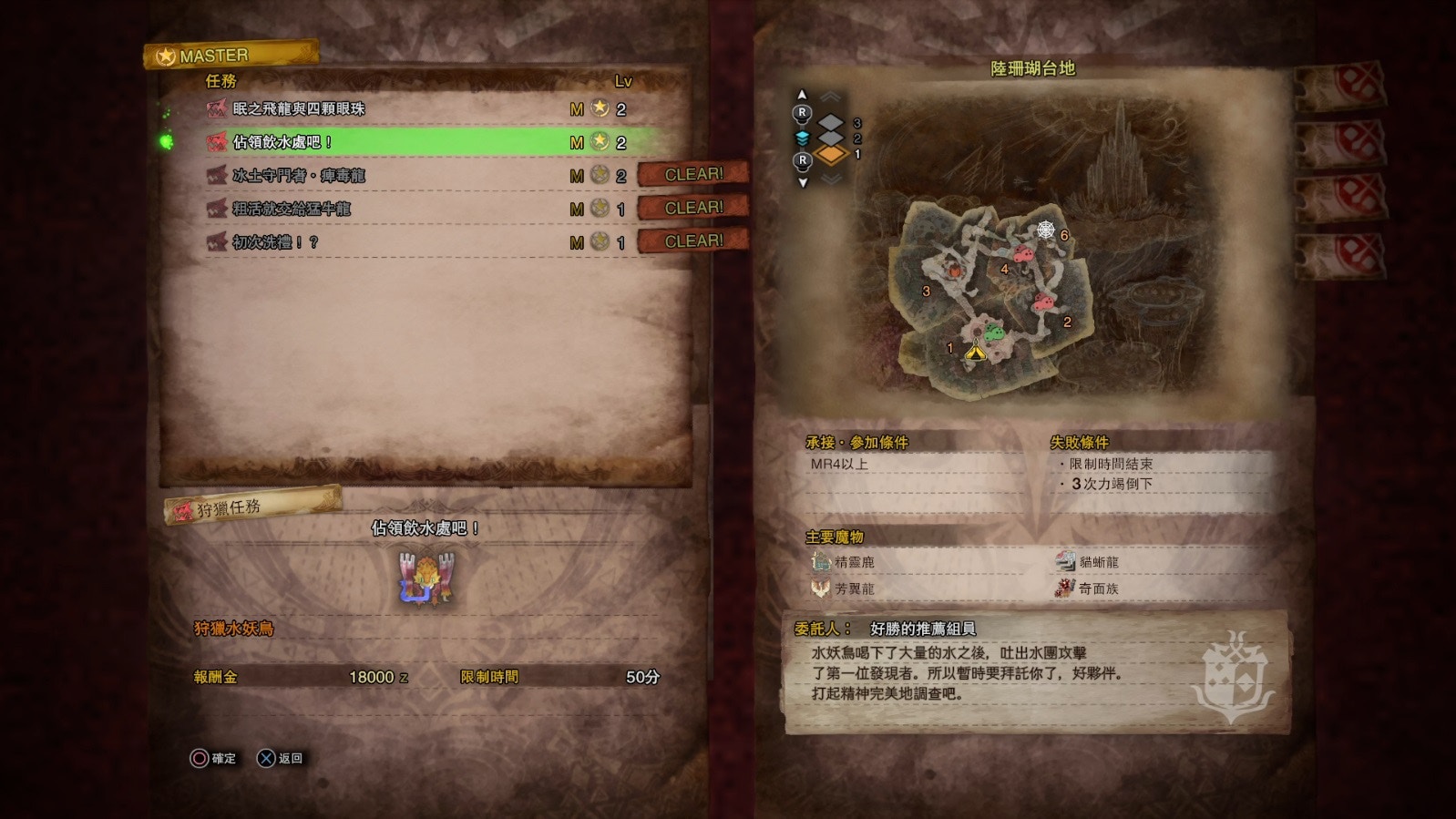This screenshot has width=1456, height=819.
Task: Switch map to floor level 2
Action: pyautogui.click(x=831, y=138)
